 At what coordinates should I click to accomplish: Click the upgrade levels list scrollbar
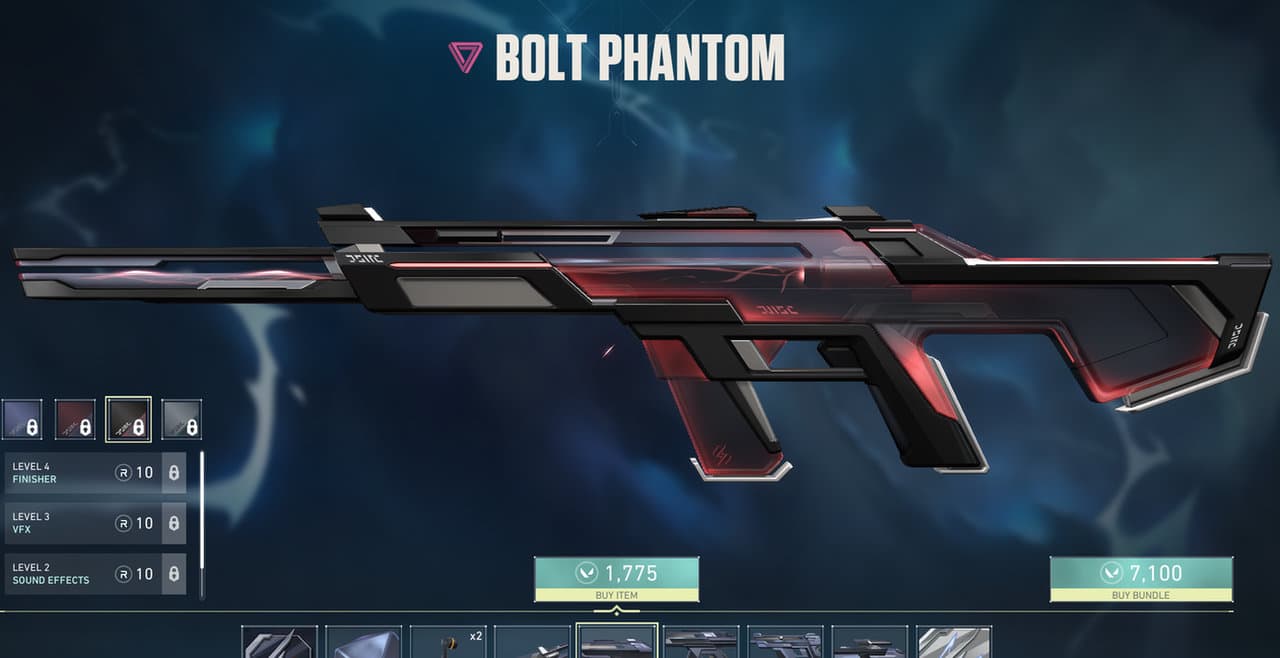tap(202, 525)
